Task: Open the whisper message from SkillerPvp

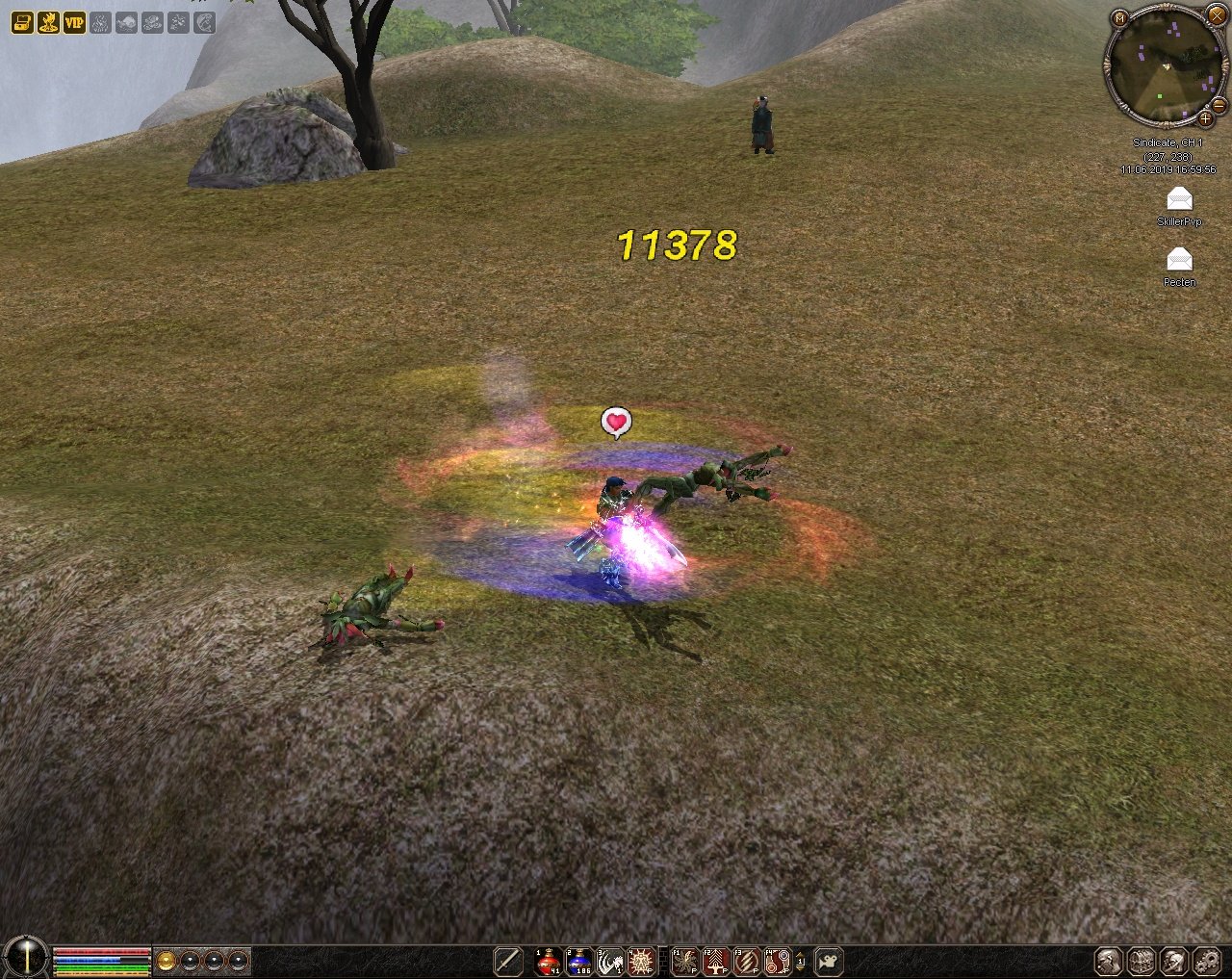Action: pos(1179,199)
